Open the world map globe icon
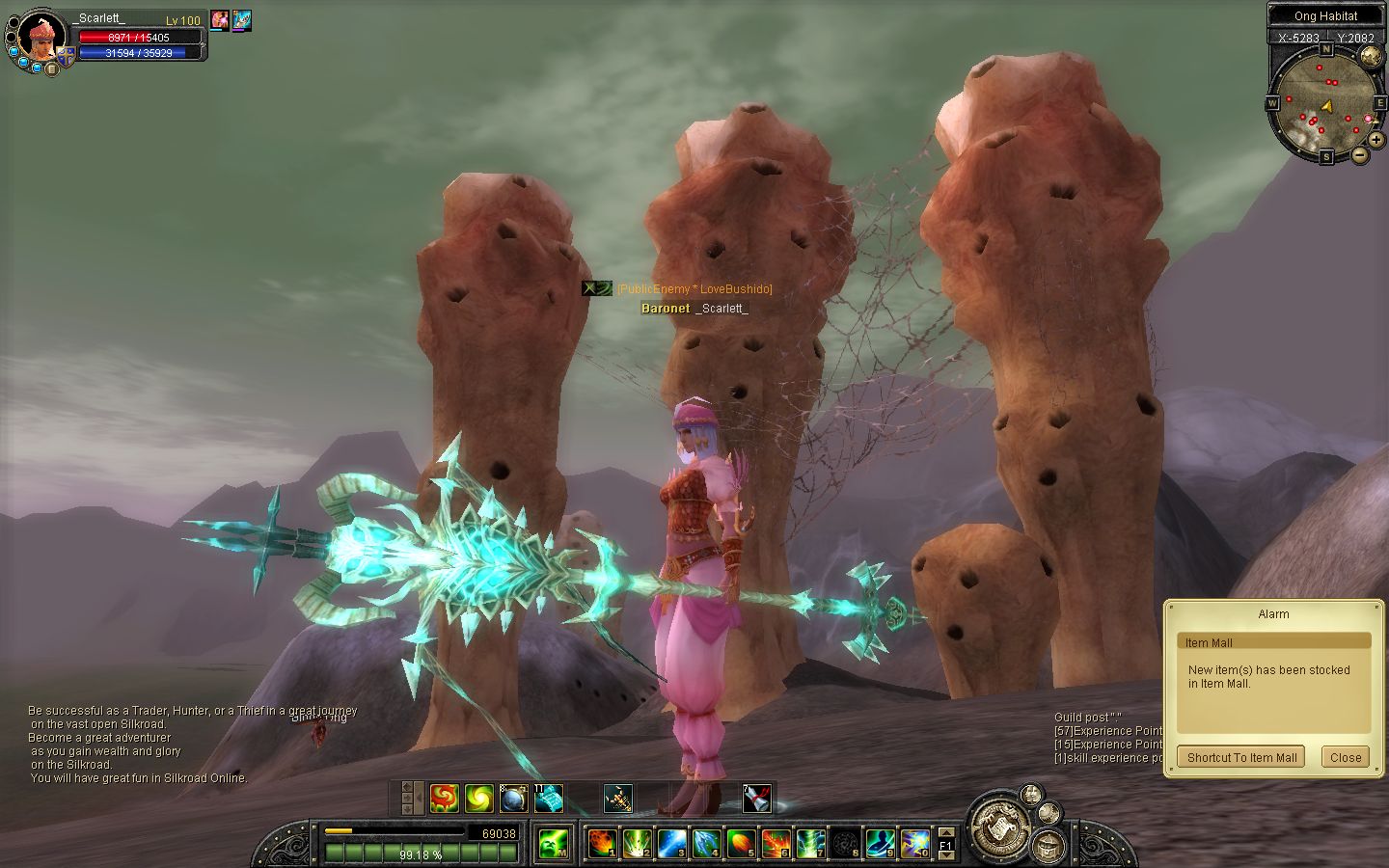The image size is (1389, 868). point(1371,55)
